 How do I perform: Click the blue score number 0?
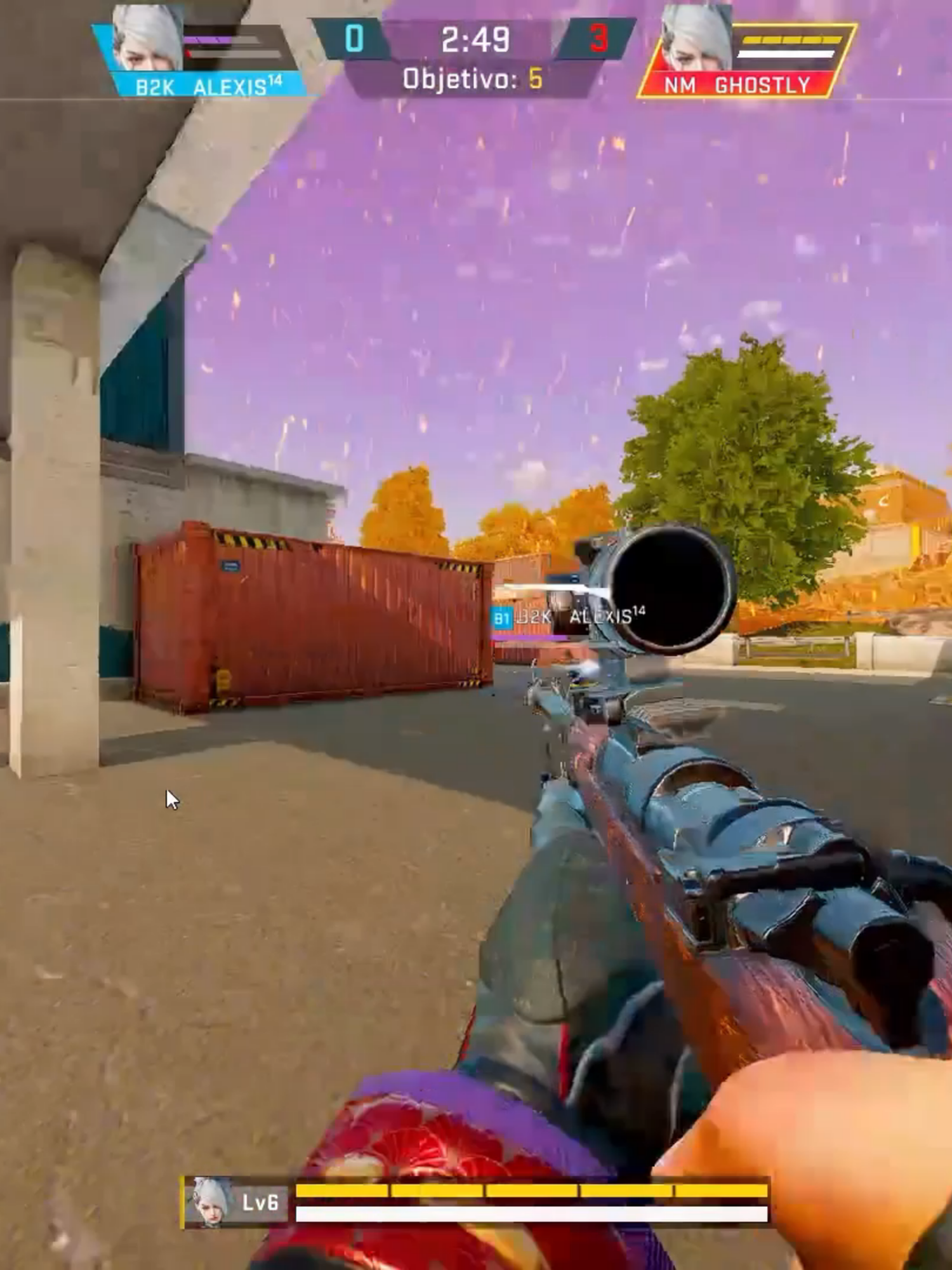[352, 38]
